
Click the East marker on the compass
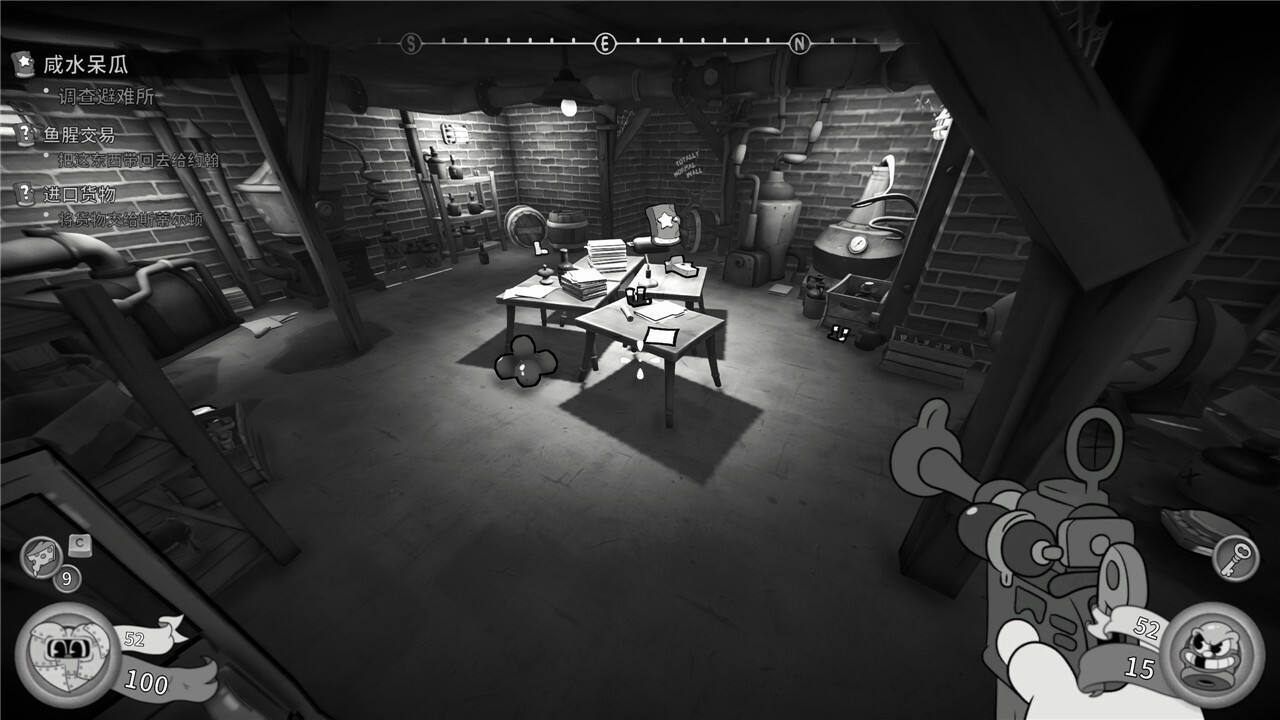pyautogui.click(x=604, y=43)
